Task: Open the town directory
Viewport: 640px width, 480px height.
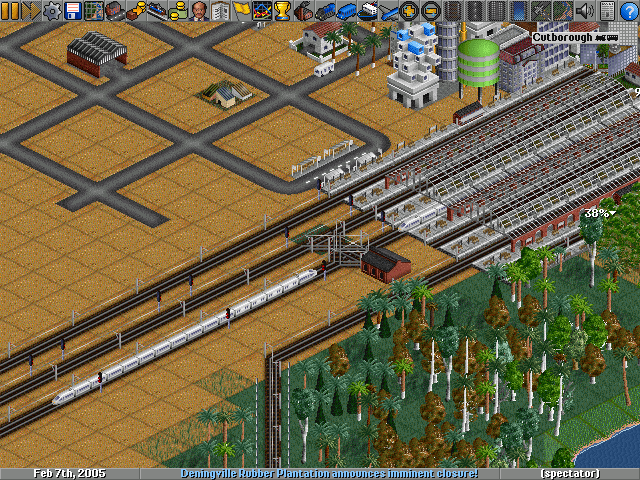Action: tap(115, 11)
